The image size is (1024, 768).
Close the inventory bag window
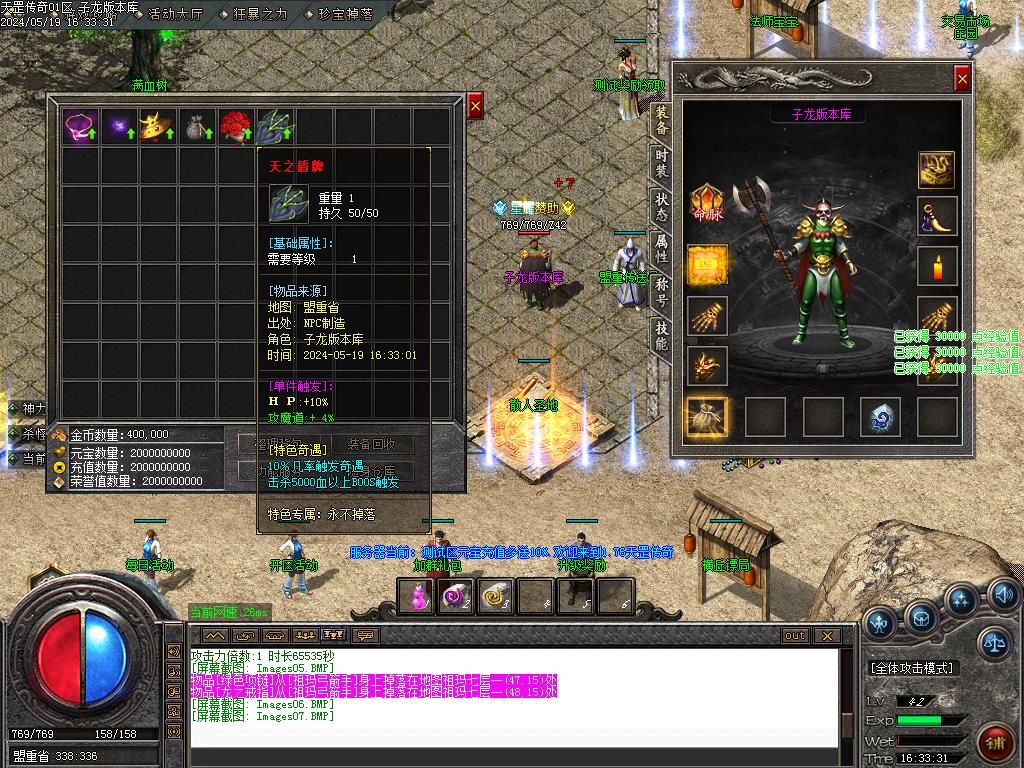click(x=475, y=104)
